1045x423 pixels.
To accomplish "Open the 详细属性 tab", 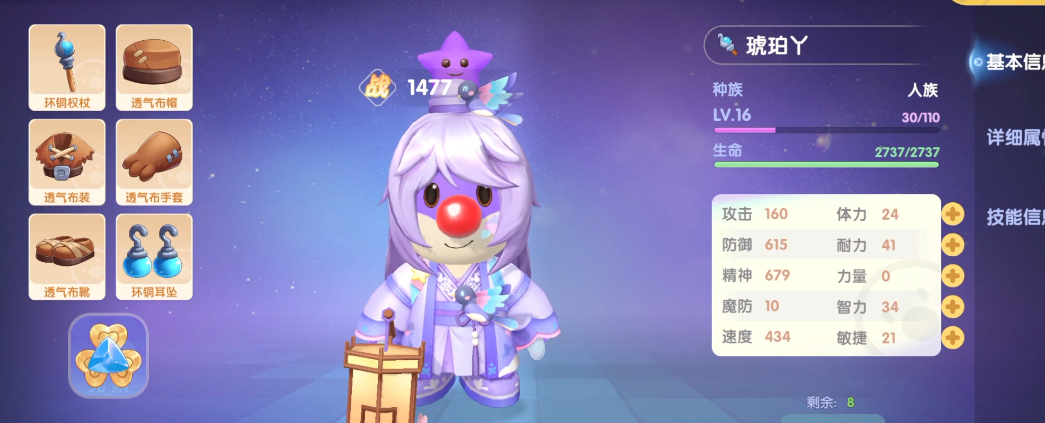I will pyautogui.click(x=1014, y=137).
